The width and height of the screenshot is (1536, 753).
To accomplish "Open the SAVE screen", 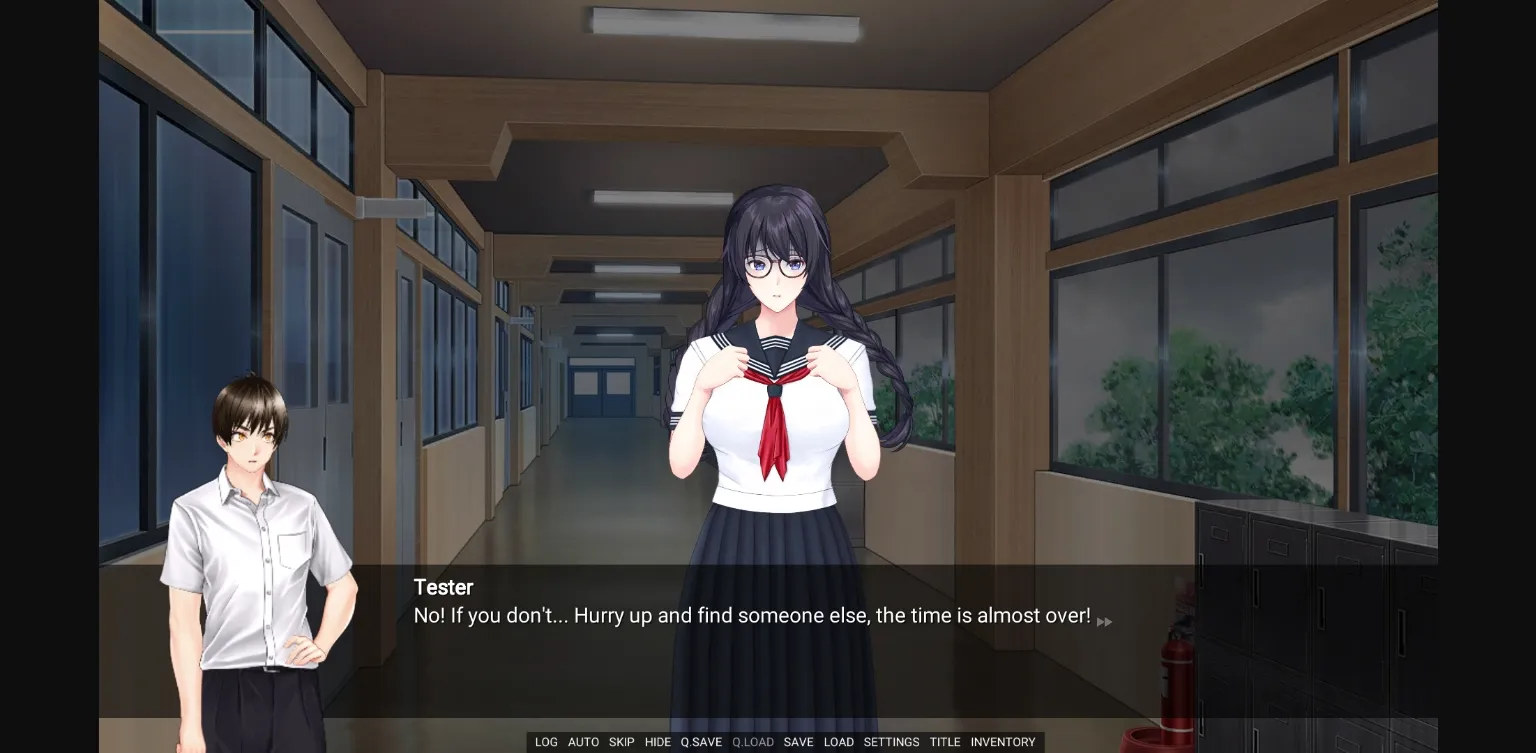I will coord(798,742).
